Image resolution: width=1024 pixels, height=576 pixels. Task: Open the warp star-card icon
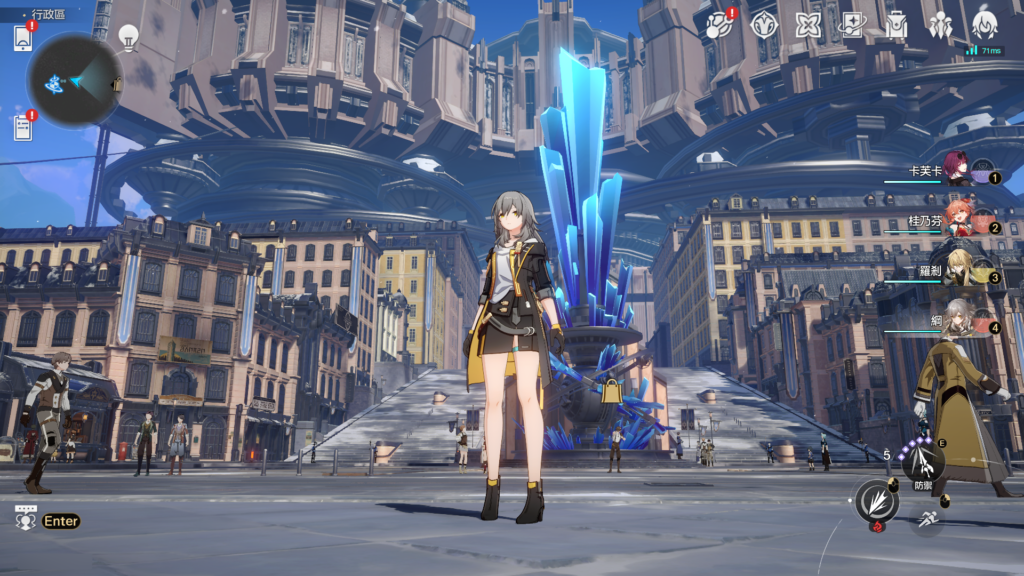click(852, 25)
